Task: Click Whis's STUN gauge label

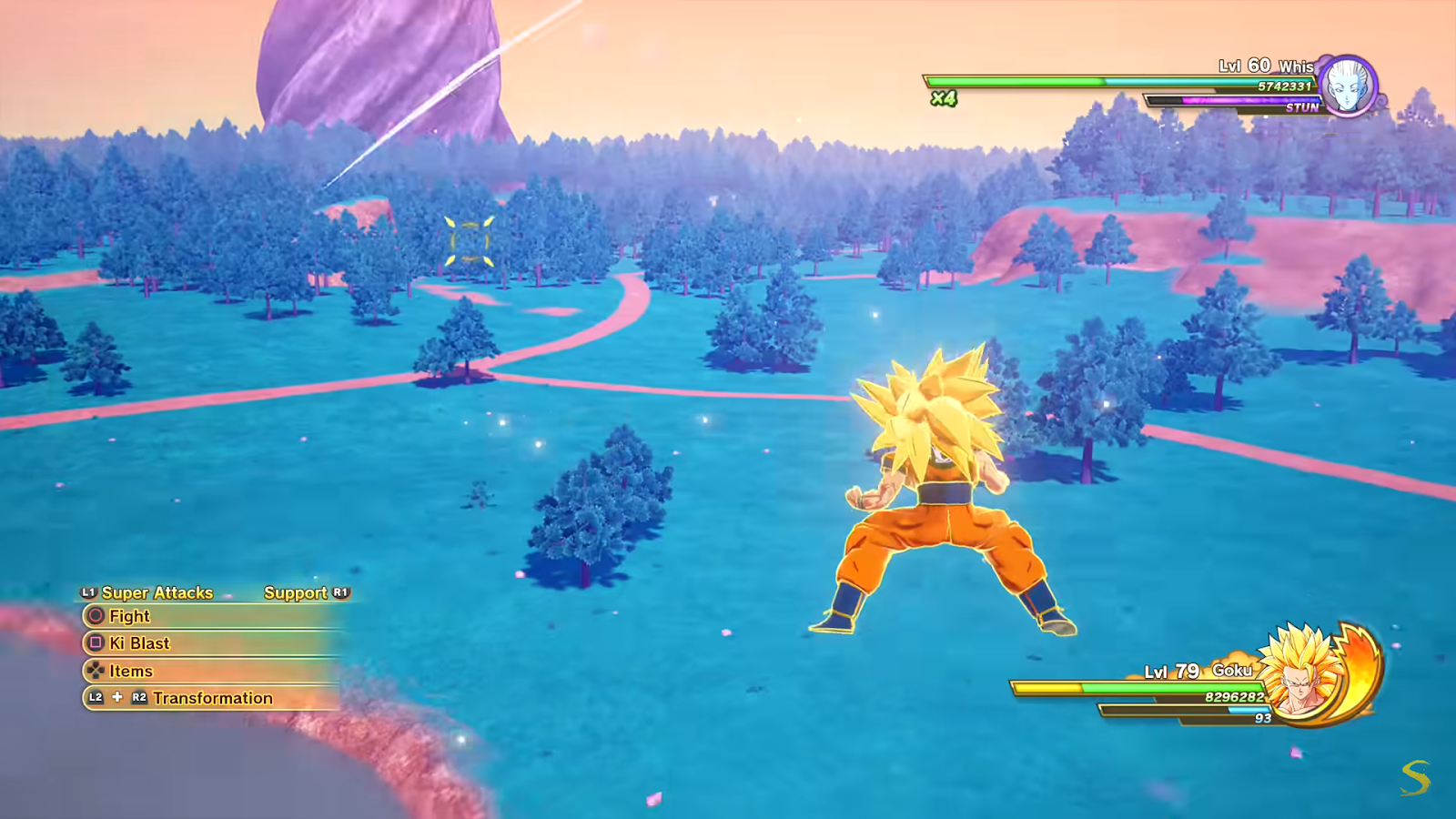Action: pos(1305,106)
